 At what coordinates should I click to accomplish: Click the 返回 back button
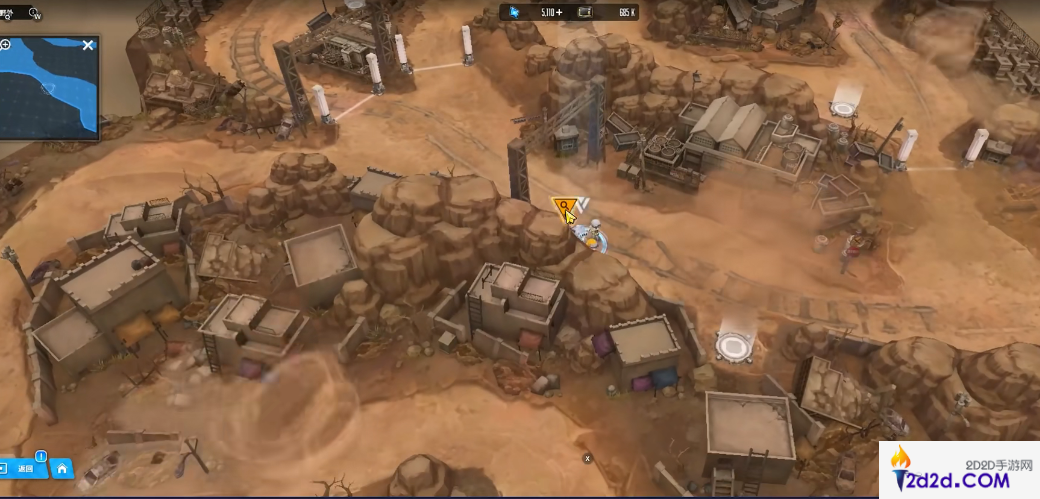(24, 468)
